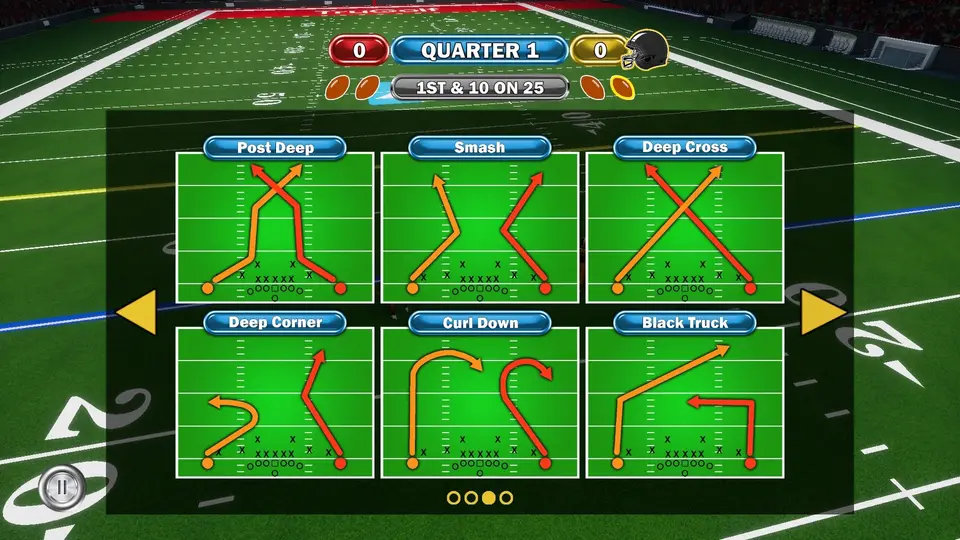Go to the previous playbook page
Screen dimensions: 960x540
pyautogui.click(x=137, y=312)
